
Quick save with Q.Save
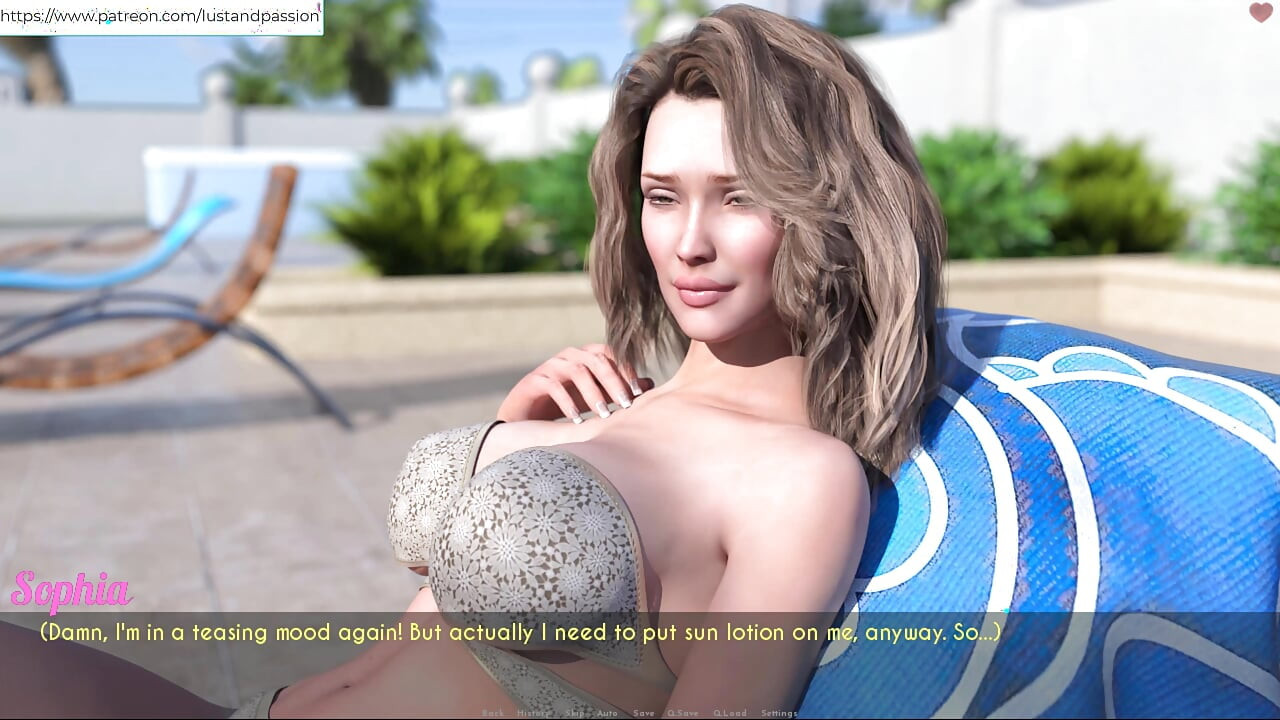coord(683,713)
